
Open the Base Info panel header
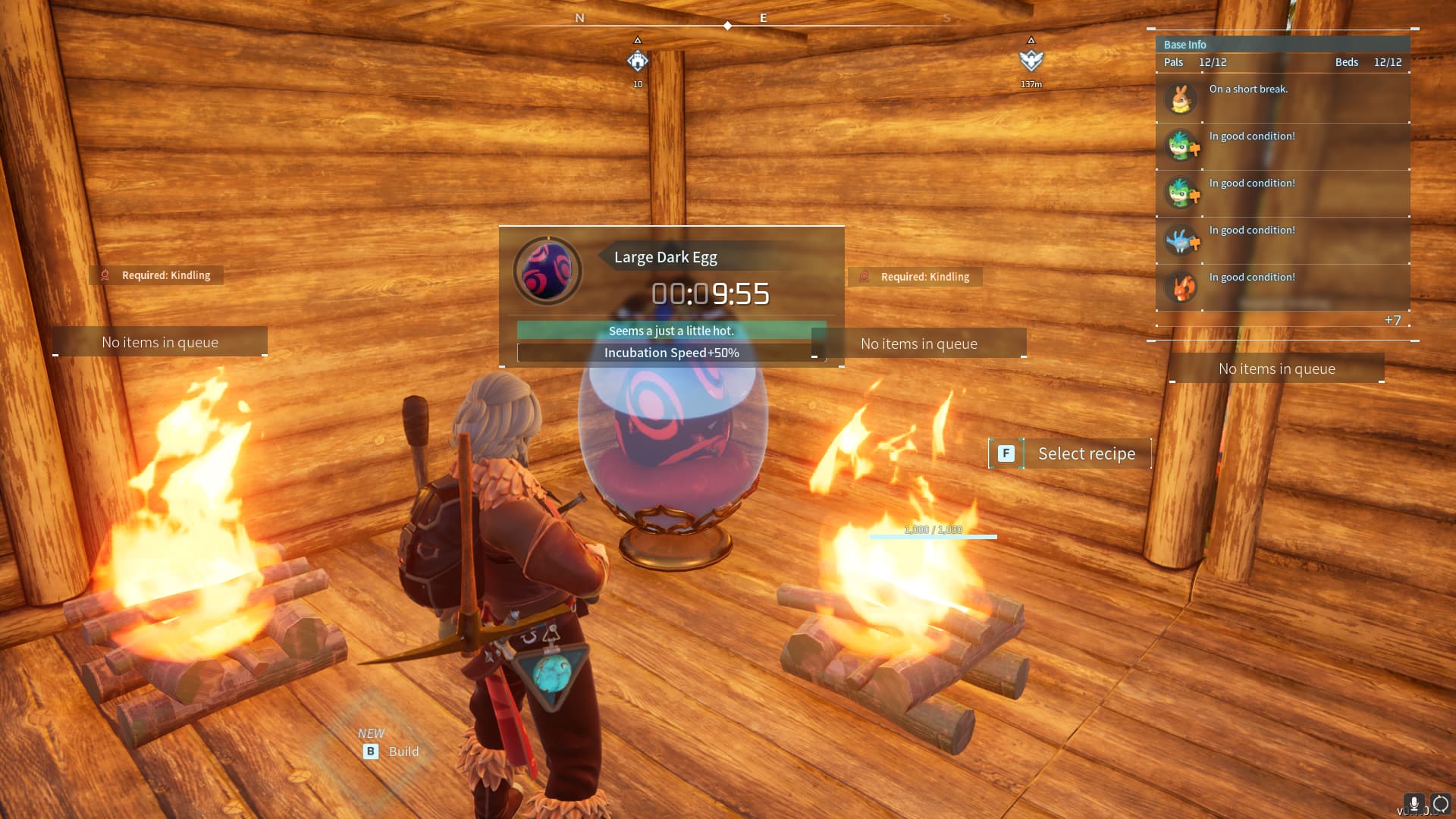coord(1185,45)
